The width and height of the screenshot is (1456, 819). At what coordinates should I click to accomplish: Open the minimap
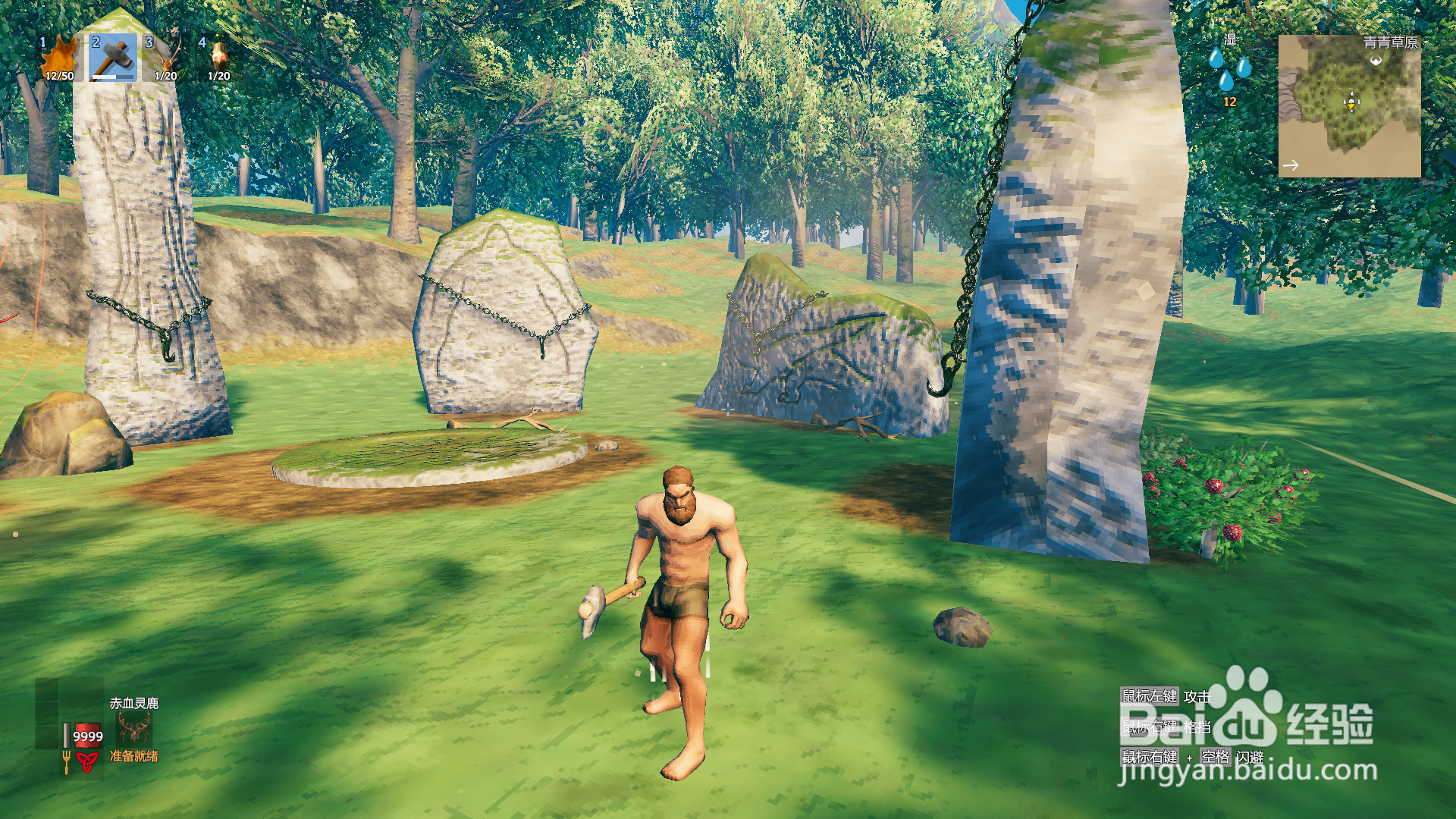pos(1349,105)
